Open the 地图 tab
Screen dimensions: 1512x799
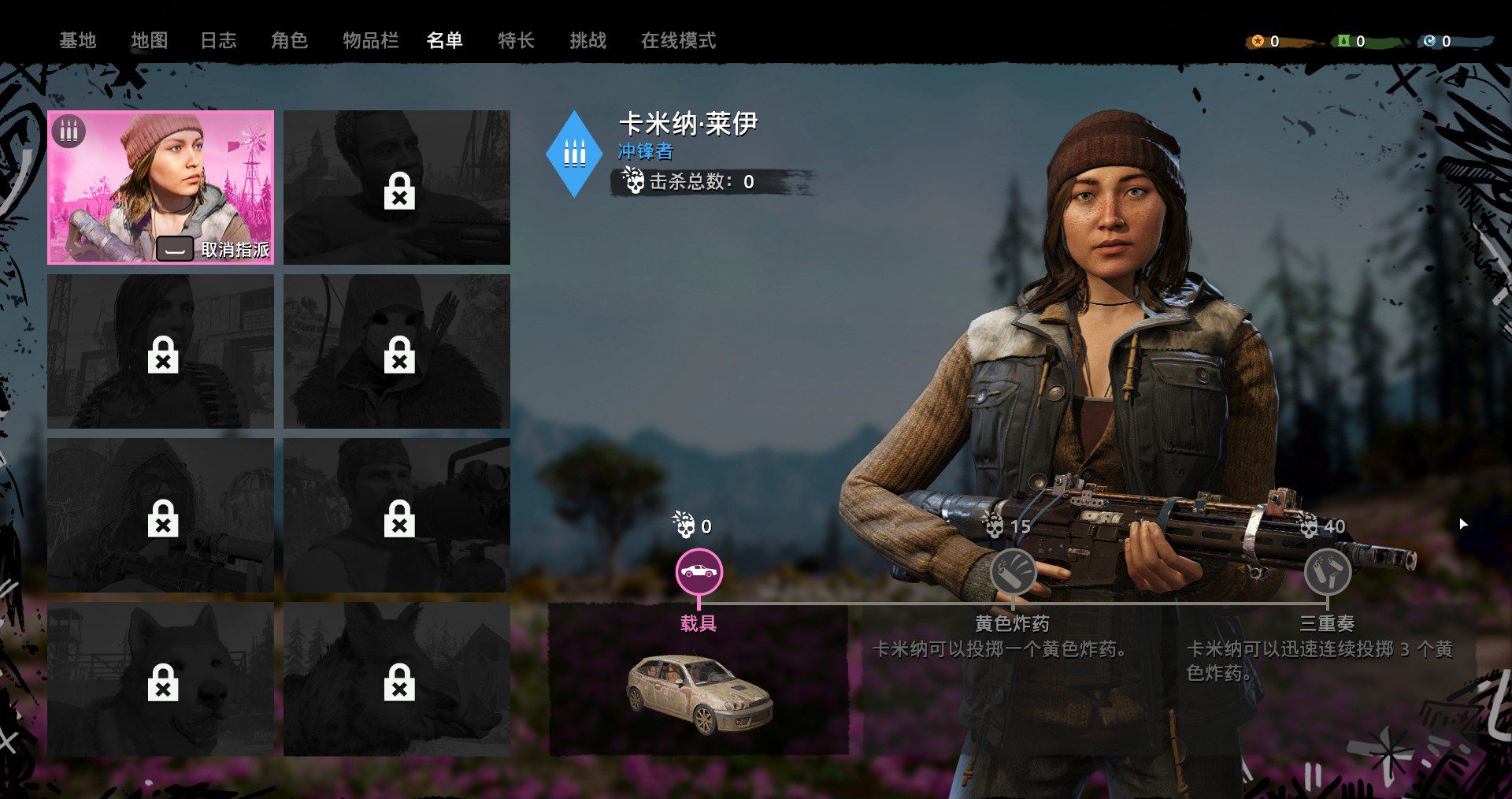click(149, 40)
